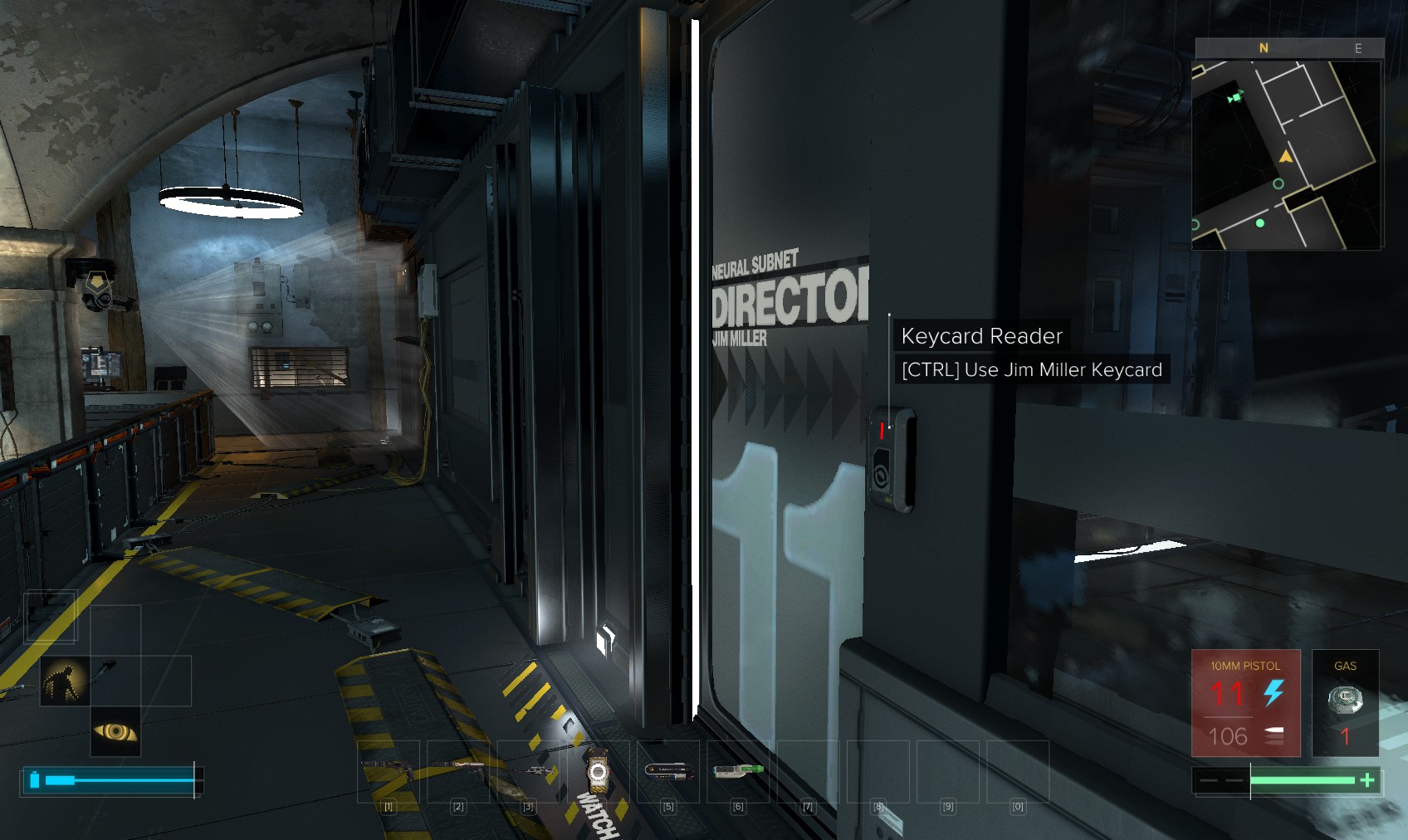Activate the glass-shield cloaking augmentation icon
The image size is (1408, 840).
tap(65, 681)
